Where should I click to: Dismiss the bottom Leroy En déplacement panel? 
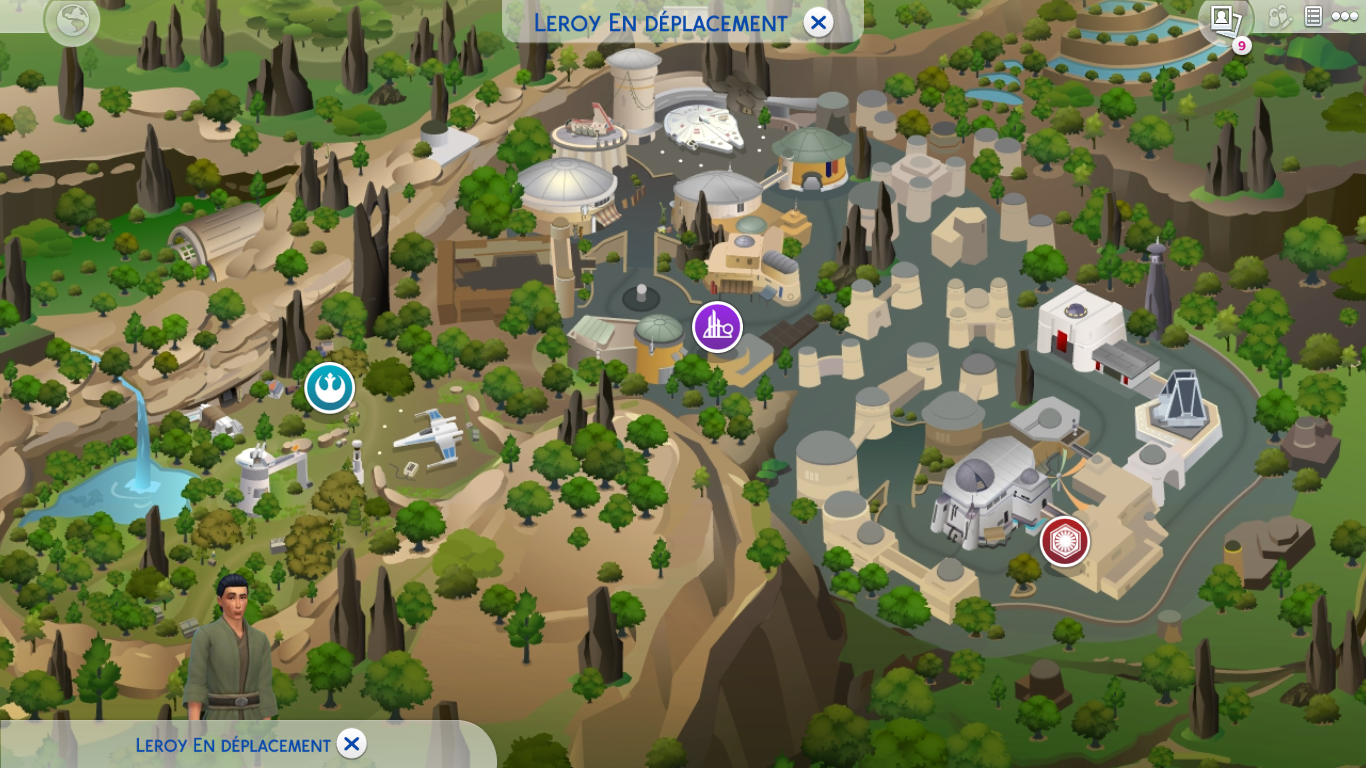pyautogui.click(x=351, y=744)
